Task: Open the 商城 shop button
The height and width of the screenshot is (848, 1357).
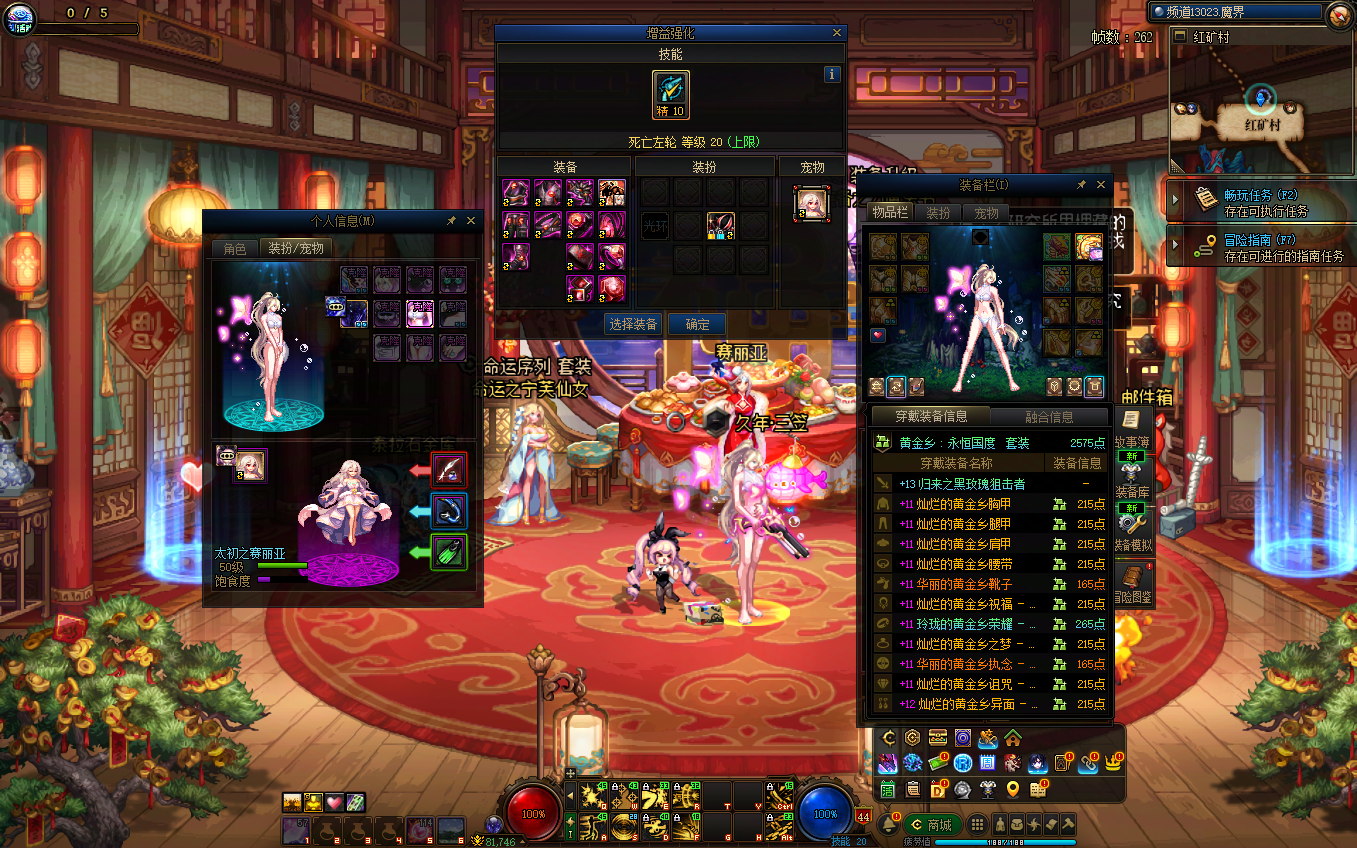Action: pyautogui.click(x=932, y=825)
